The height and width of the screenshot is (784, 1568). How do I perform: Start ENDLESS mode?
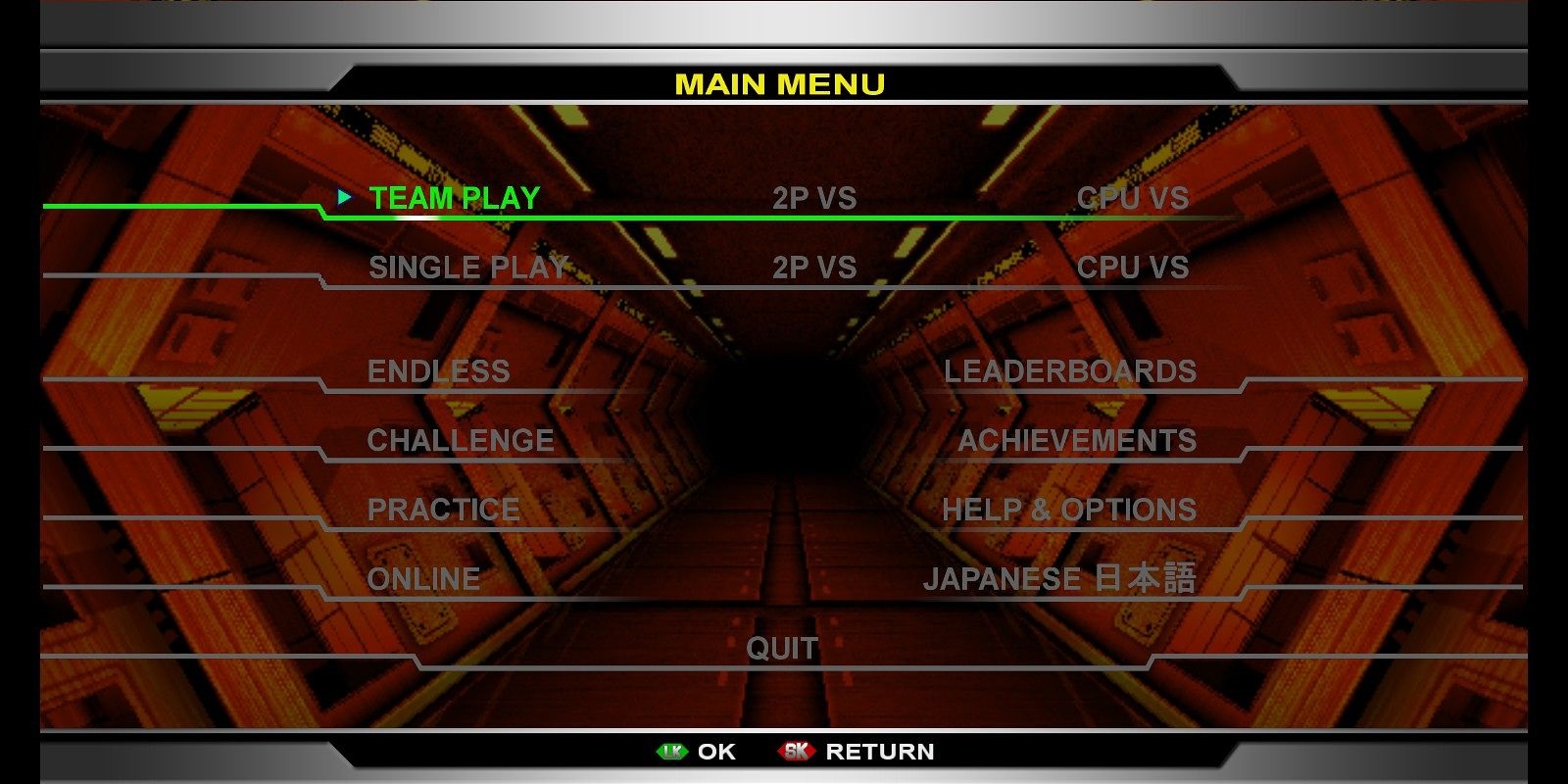(x=441, y=371)
